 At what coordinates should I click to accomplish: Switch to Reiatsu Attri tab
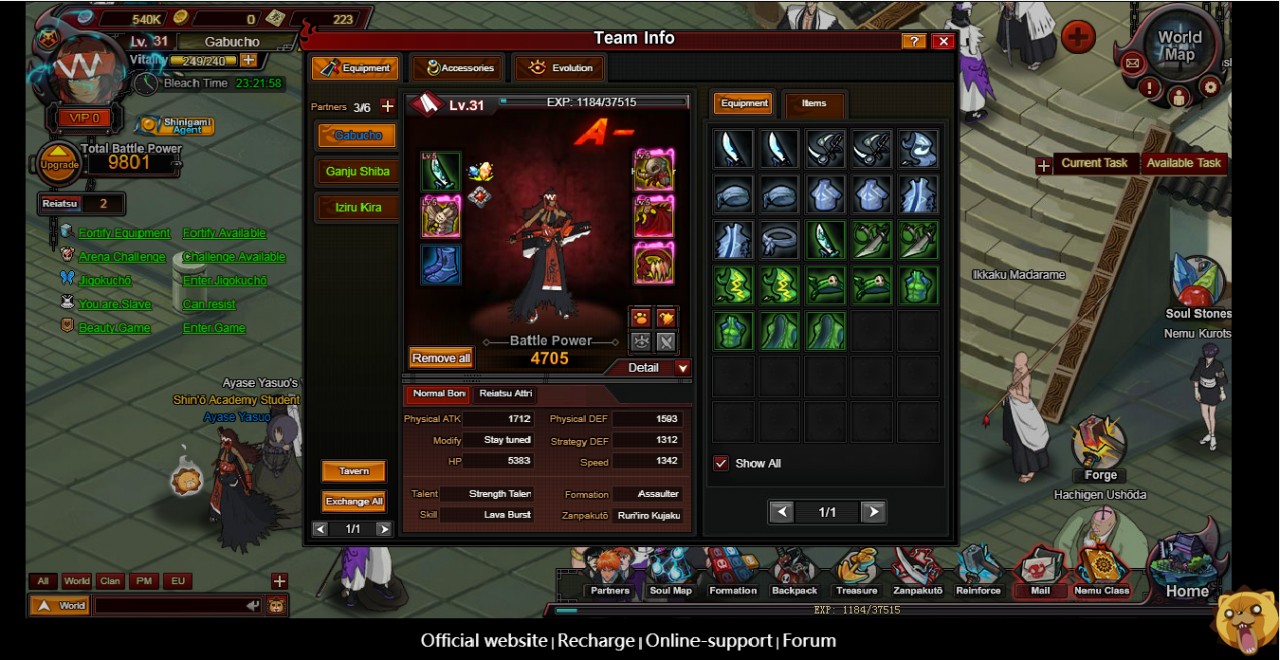pos(505,394)
